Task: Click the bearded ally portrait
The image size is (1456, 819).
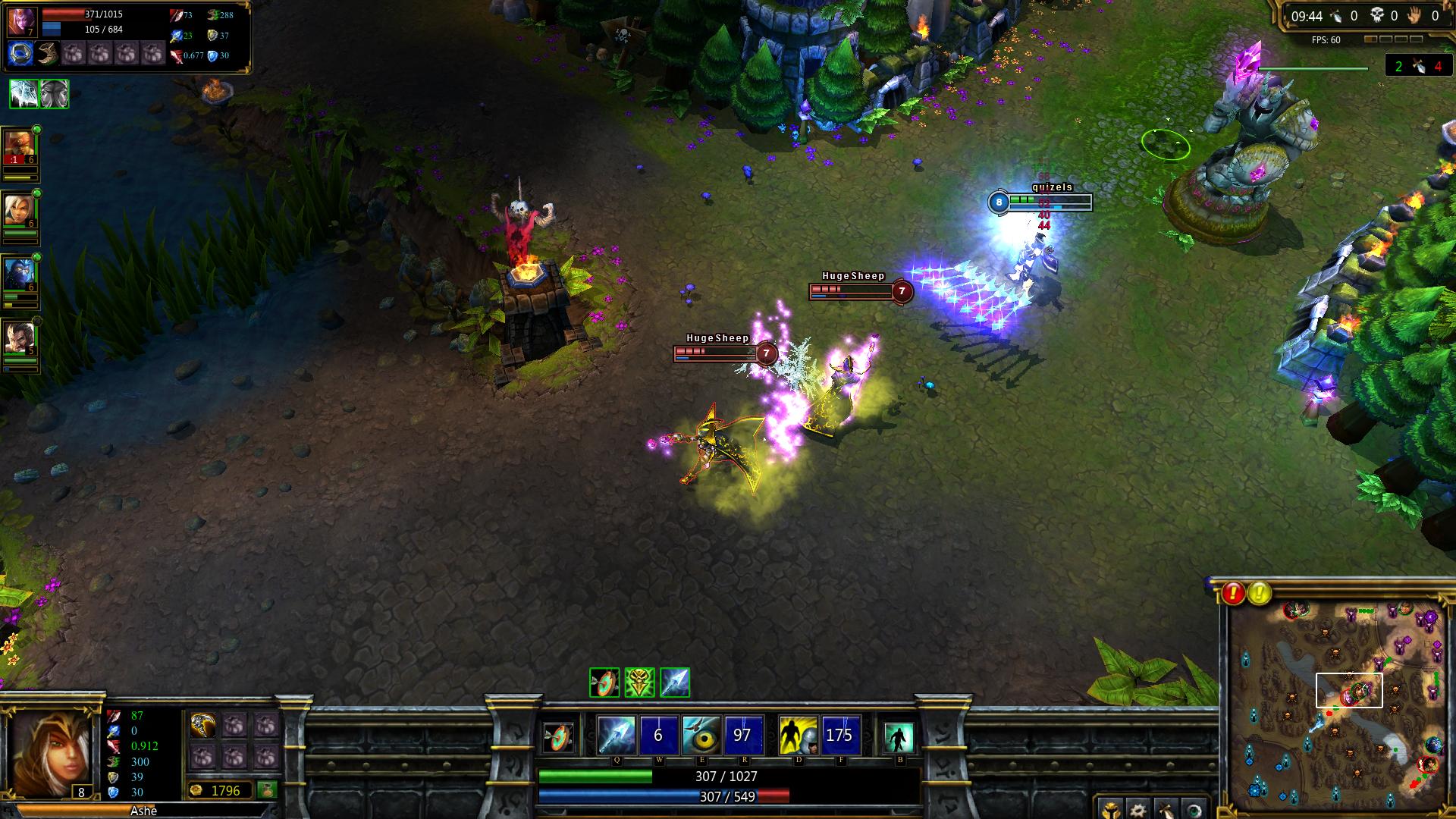Action: [x=18, y=337]
